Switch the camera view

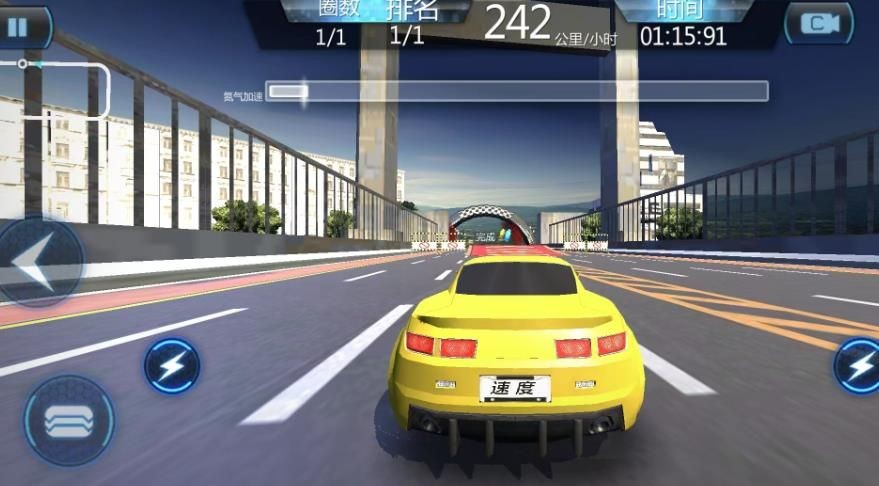click(818, 25)
